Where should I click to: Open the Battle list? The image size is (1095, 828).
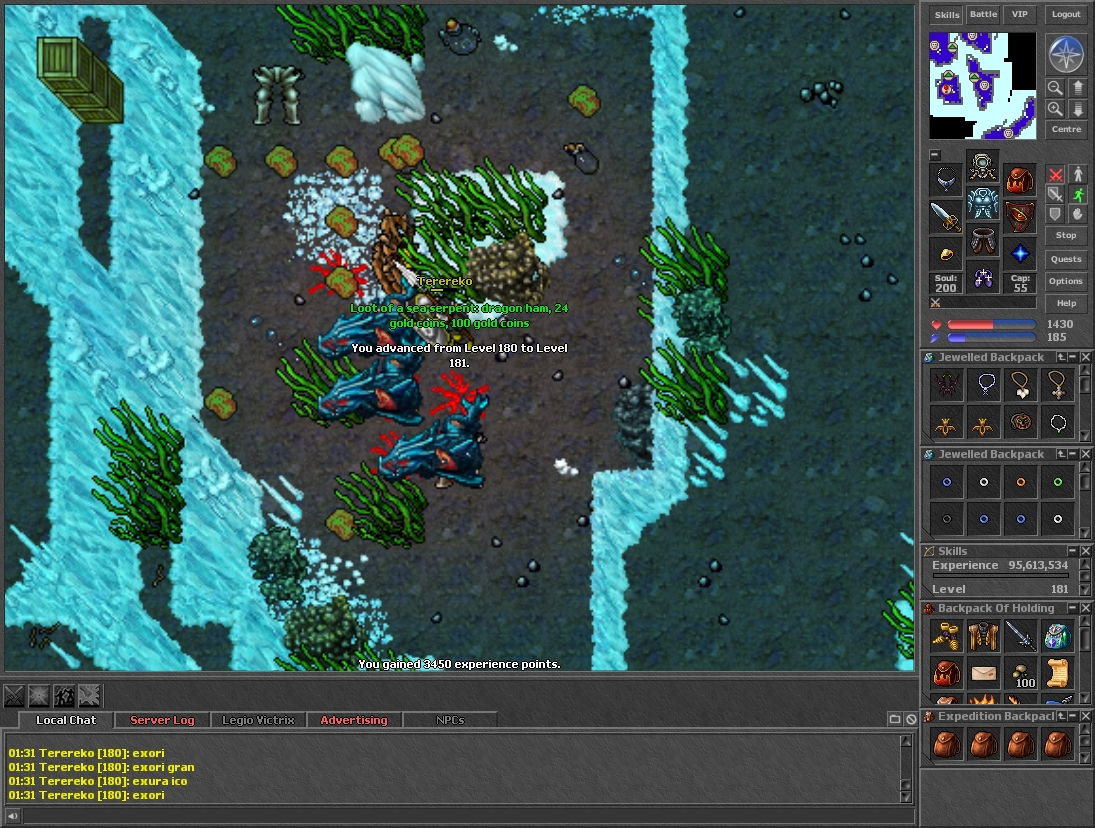tap(983, 15)
